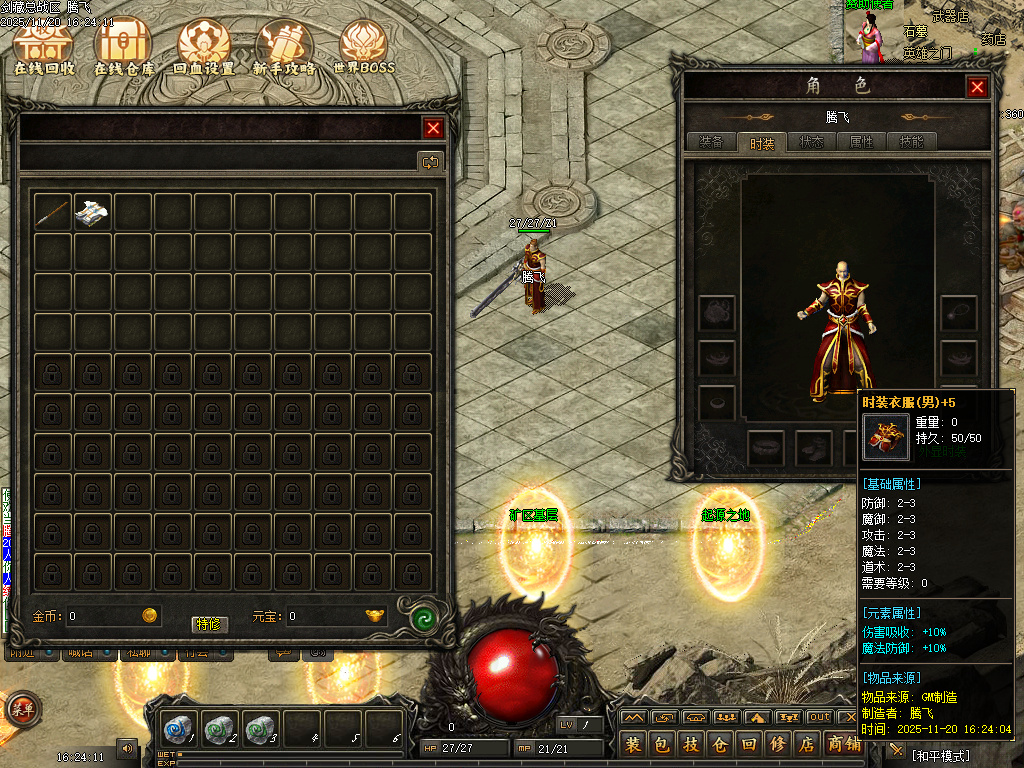Image resolution: width=1024 pixels, height=768 pixels.
Task: Open the 在线仓库 online warehouse
Action: tap(122, 48)
